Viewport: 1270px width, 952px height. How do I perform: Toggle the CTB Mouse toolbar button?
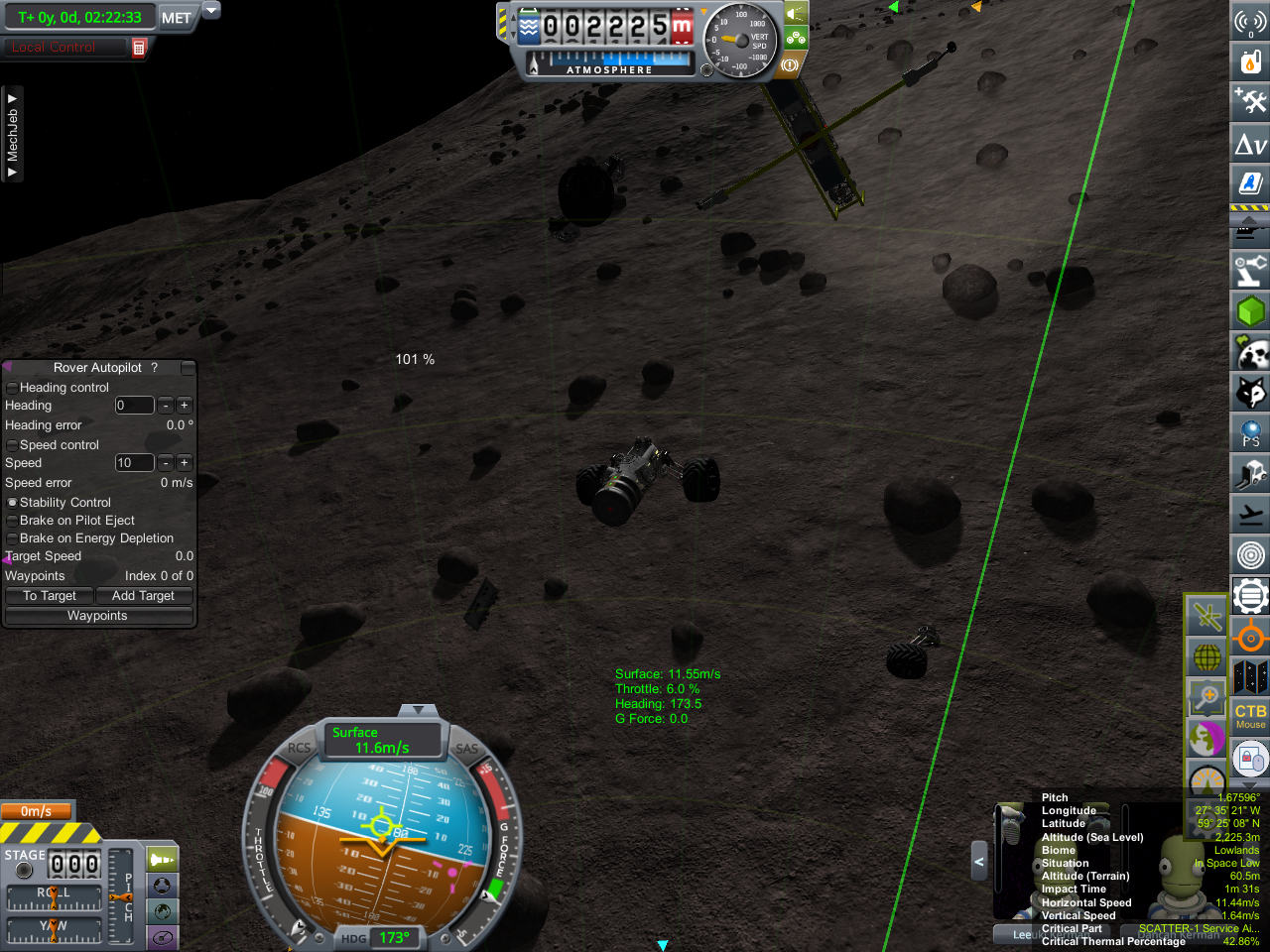point(1250,716)
